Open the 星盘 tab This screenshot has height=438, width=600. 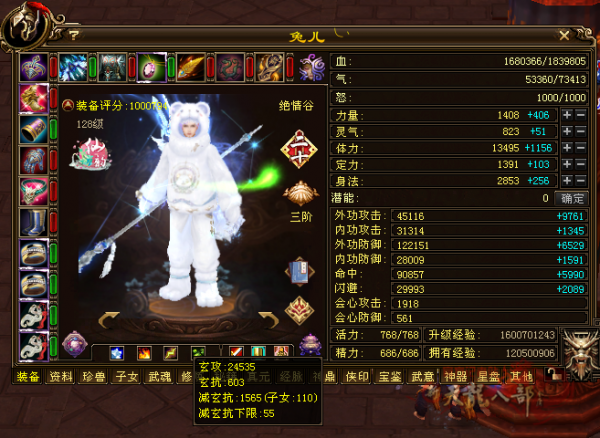click(x=488, y=377)
